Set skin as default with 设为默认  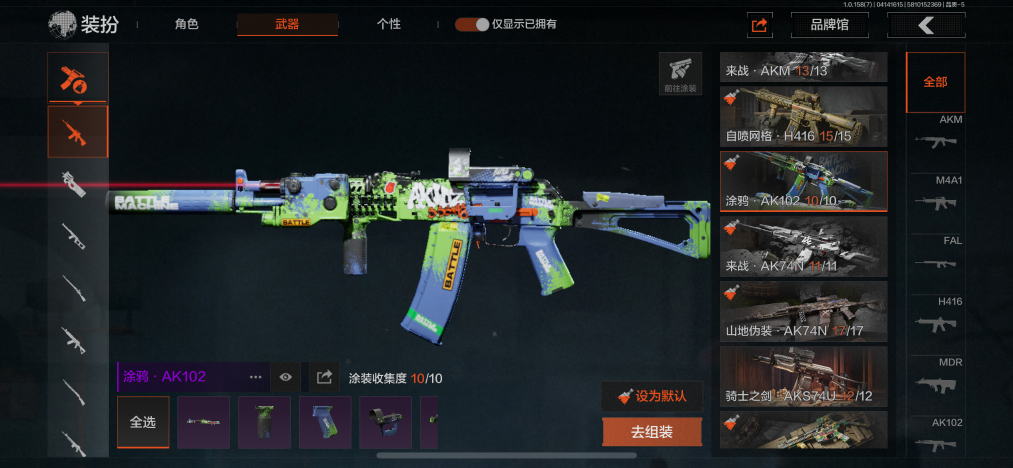point(652,395)
